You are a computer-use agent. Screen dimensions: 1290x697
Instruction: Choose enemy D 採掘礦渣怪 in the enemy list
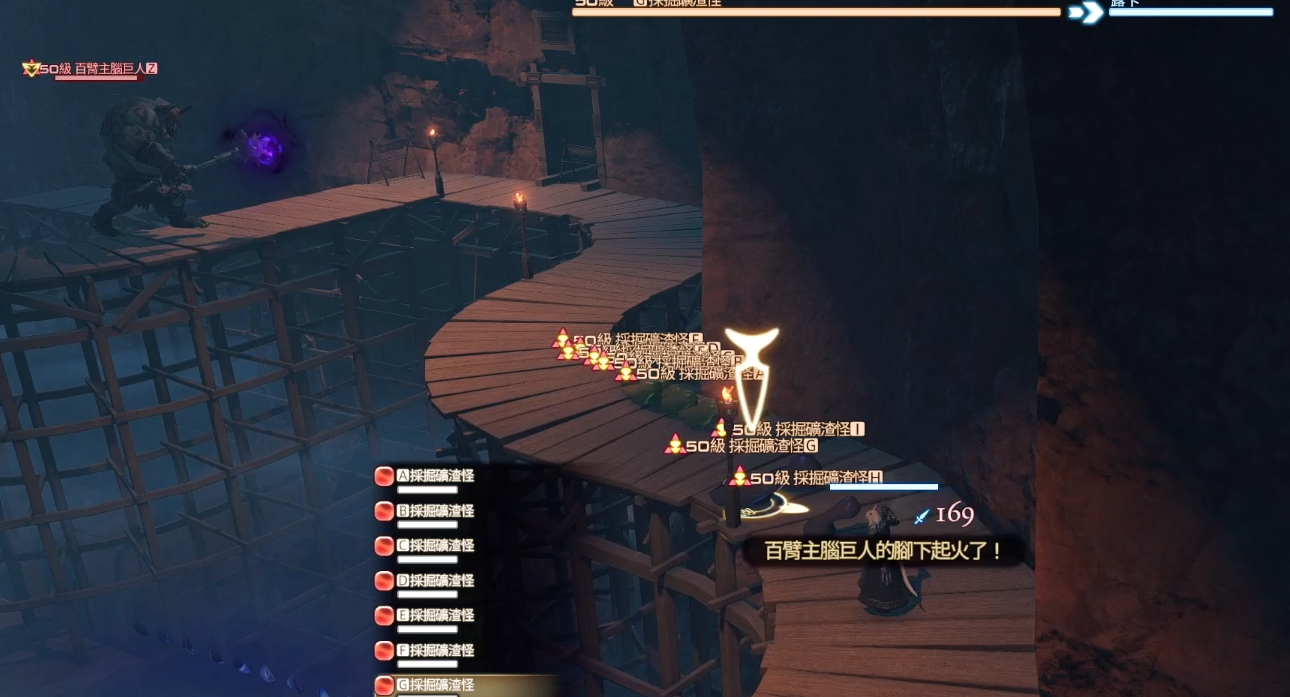[435, 581]
